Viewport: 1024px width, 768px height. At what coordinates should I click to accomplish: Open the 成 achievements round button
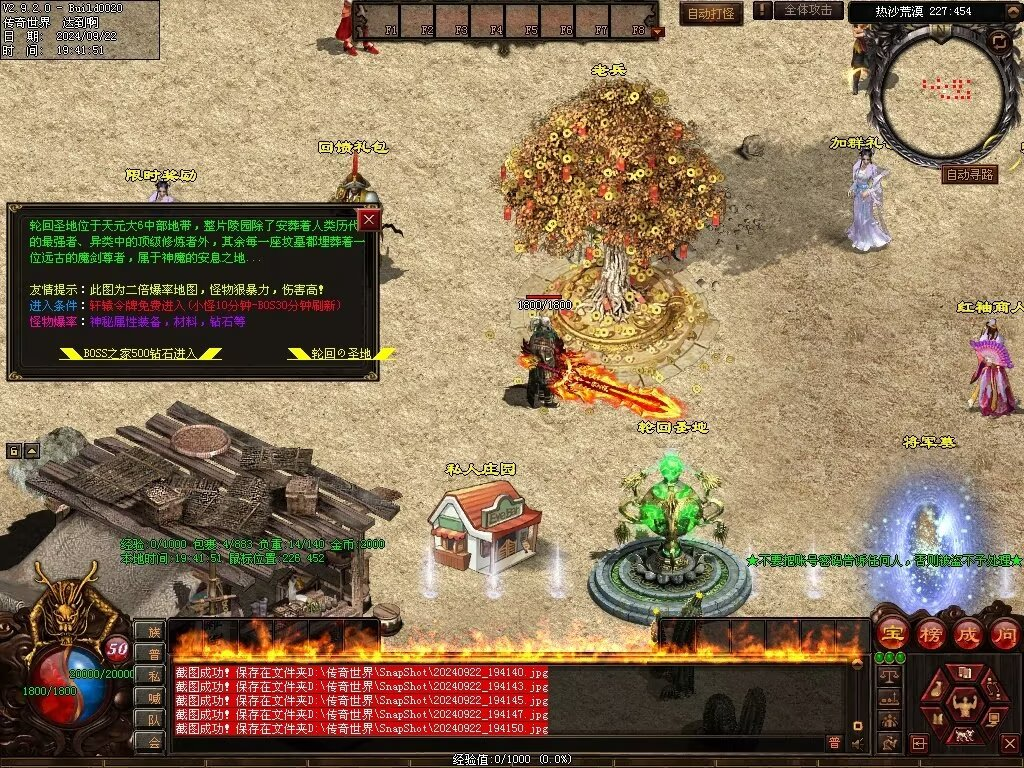tap(968, 633)
